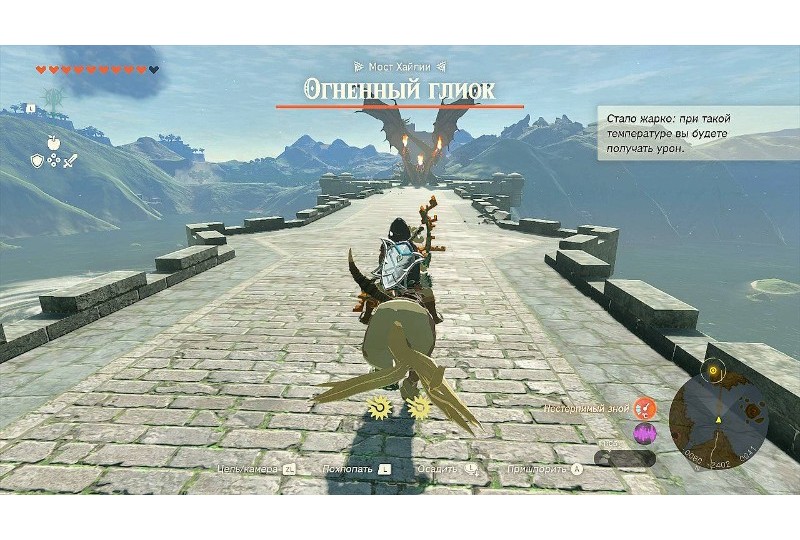Image resolution: width=800 pixels, height=540 pixels.
Task: Select the yellow quest marker on the minimap
Action: click(x=713, y=369)
